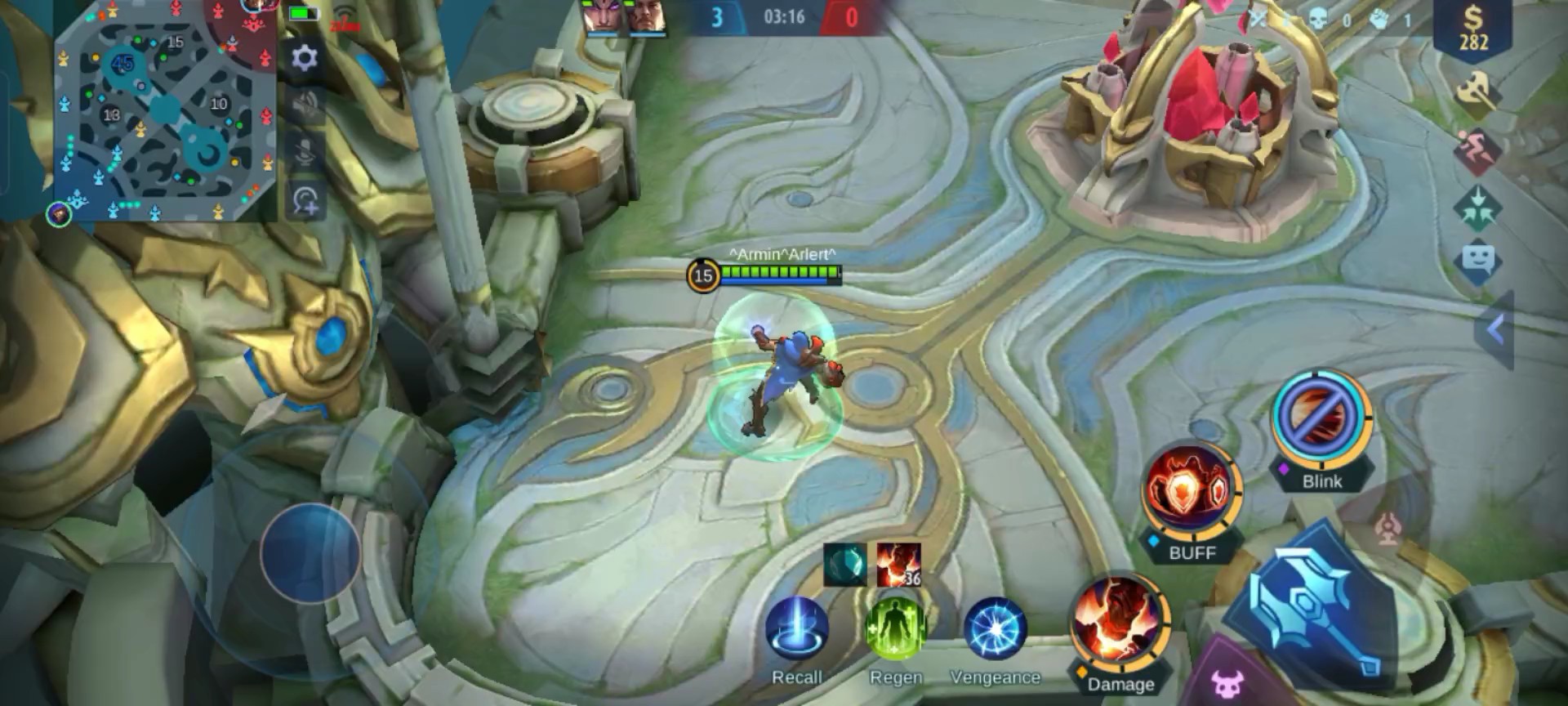Open the minimap
The image size is (1568, 706).
[163, 110]
